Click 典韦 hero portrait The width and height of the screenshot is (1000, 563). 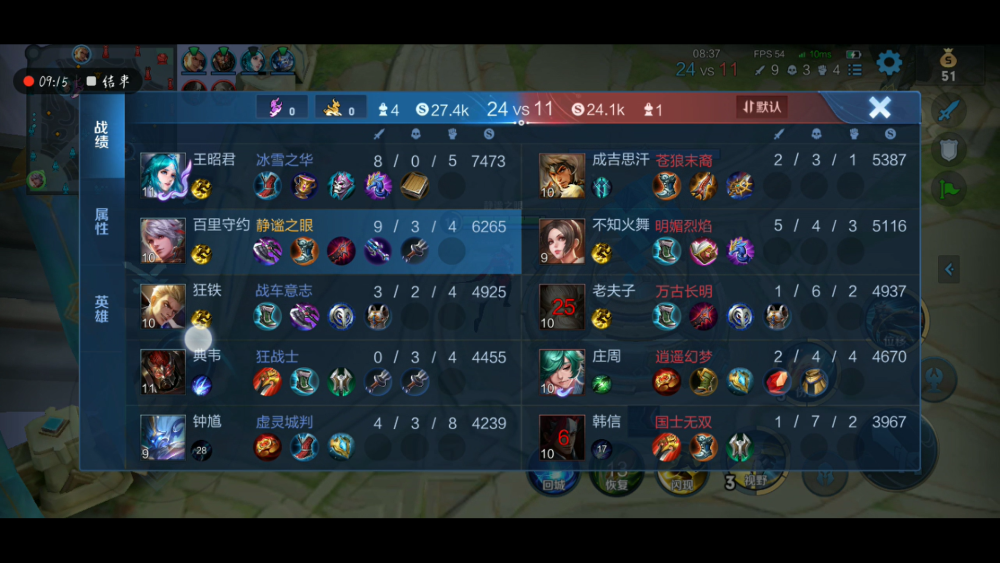[x=162, y=371]
